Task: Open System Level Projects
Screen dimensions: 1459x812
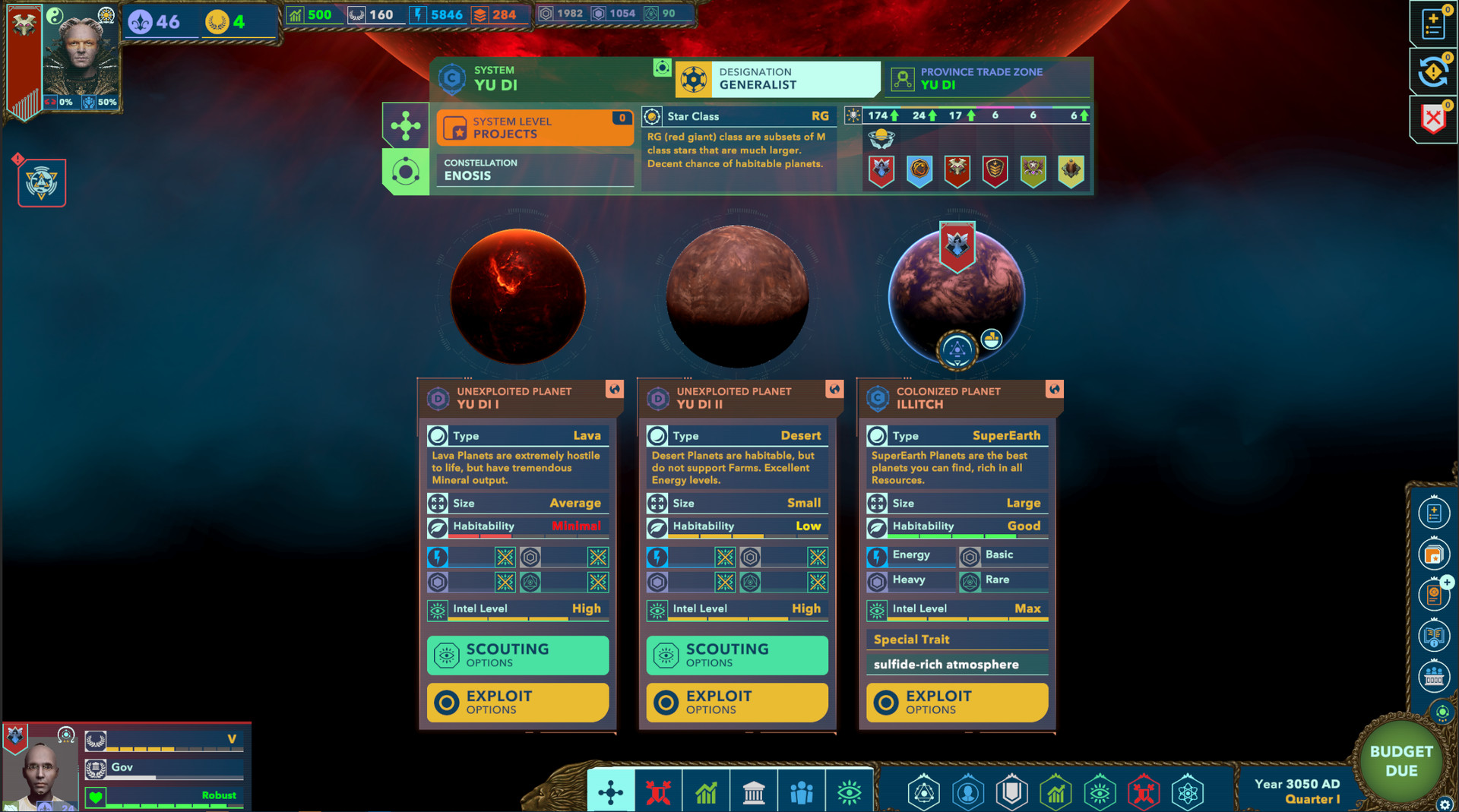Action: (x=534, y=127)
